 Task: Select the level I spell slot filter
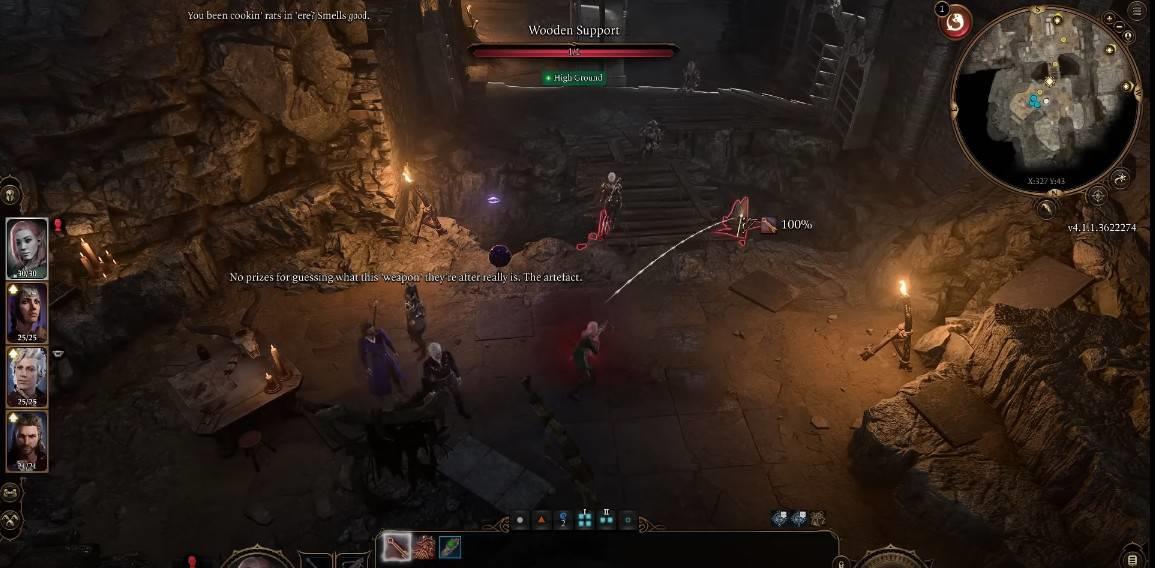point(585,519)
